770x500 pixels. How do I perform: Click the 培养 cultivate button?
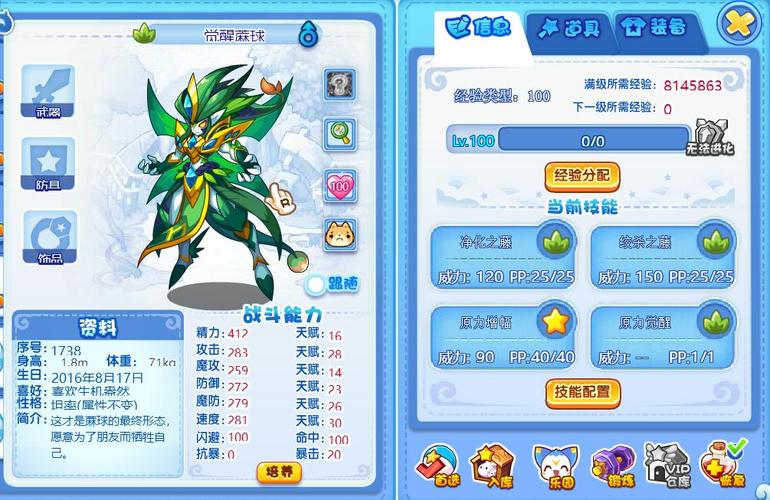tap(279, 471)
